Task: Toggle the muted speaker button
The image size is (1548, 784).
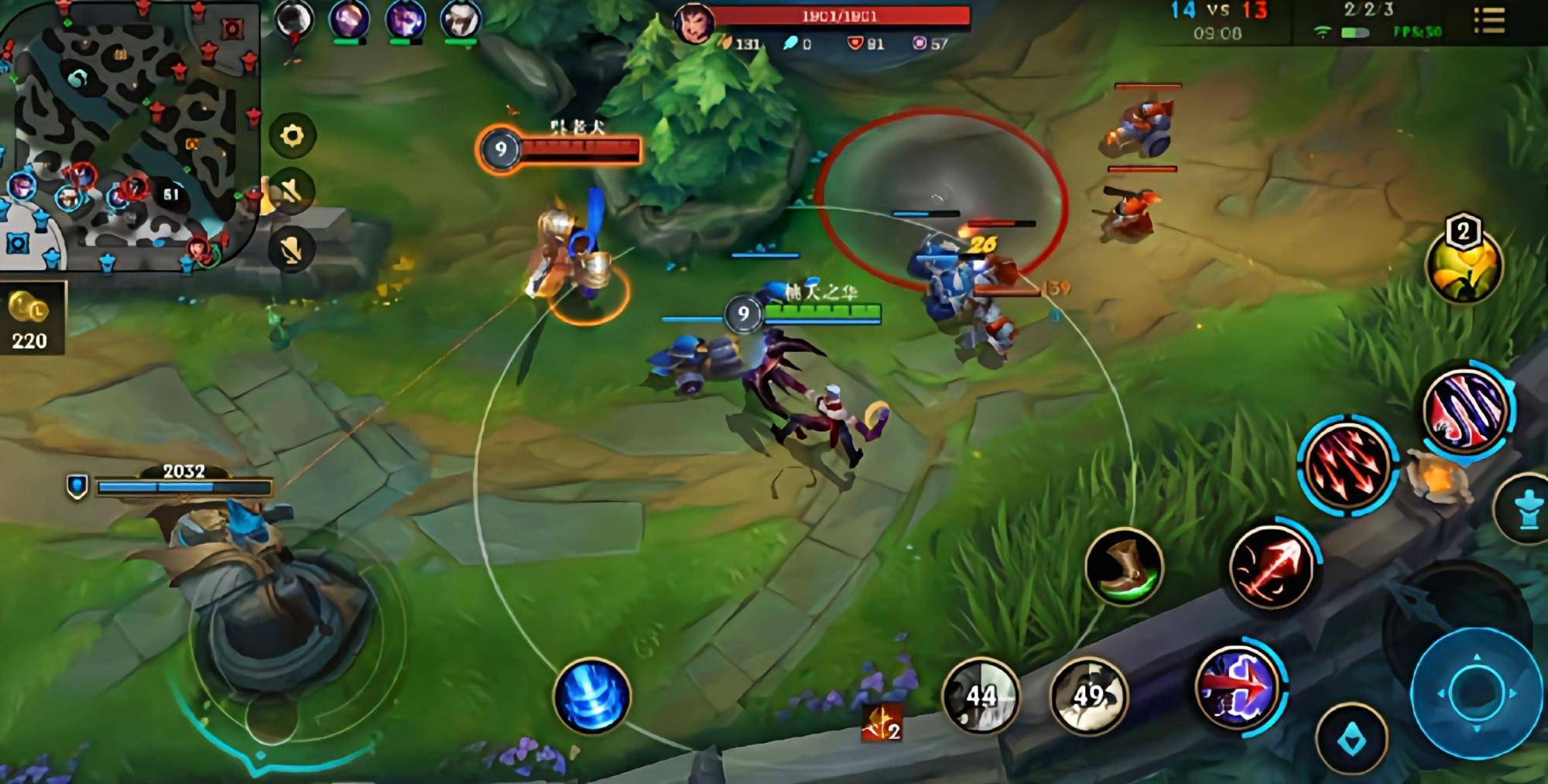Action: (x=292, y=191)
